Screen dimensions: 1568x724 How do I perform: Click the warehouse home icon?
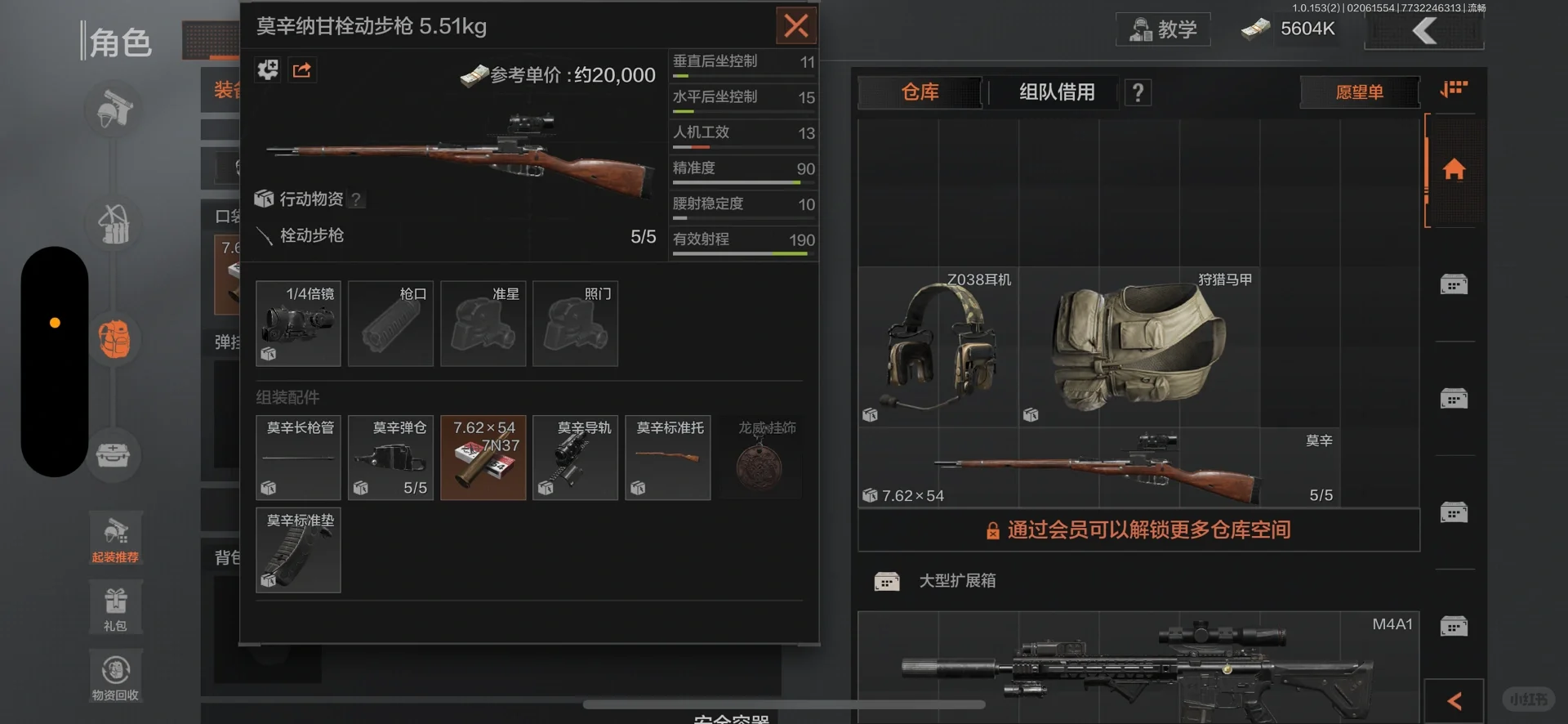click(x=1454, y=170)
